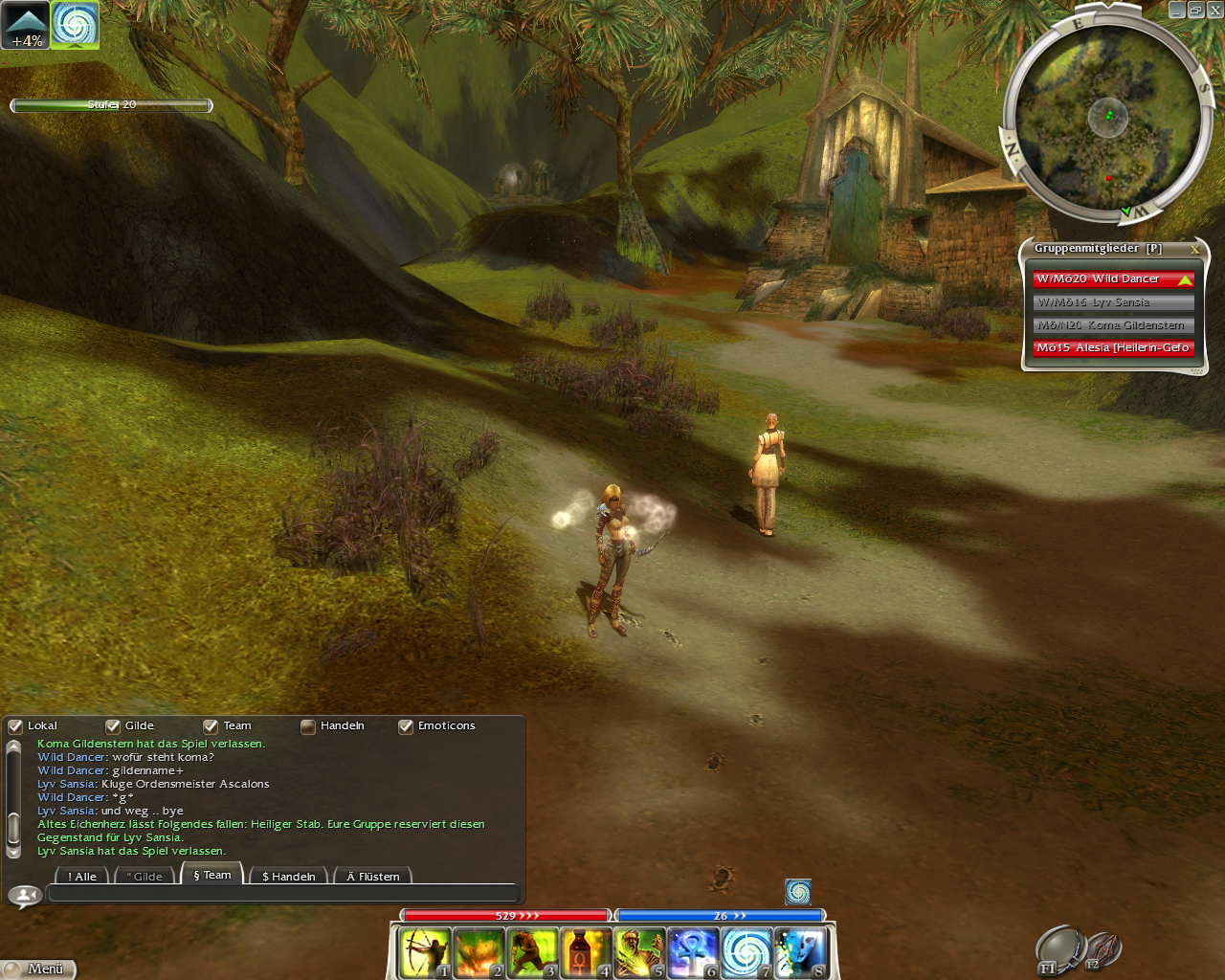Screen dimensions: 1225x980
Task: Target Alesia the healer henchman in party list
Action: [x=1112, y=348]
